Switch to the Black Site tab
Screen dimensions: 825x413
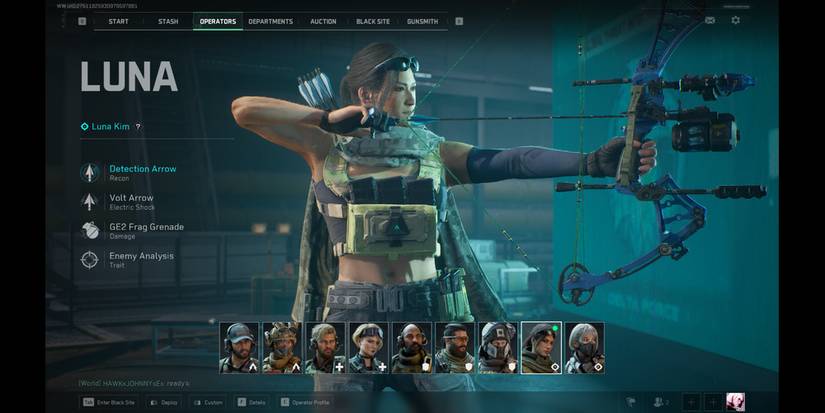coord(373,21)
